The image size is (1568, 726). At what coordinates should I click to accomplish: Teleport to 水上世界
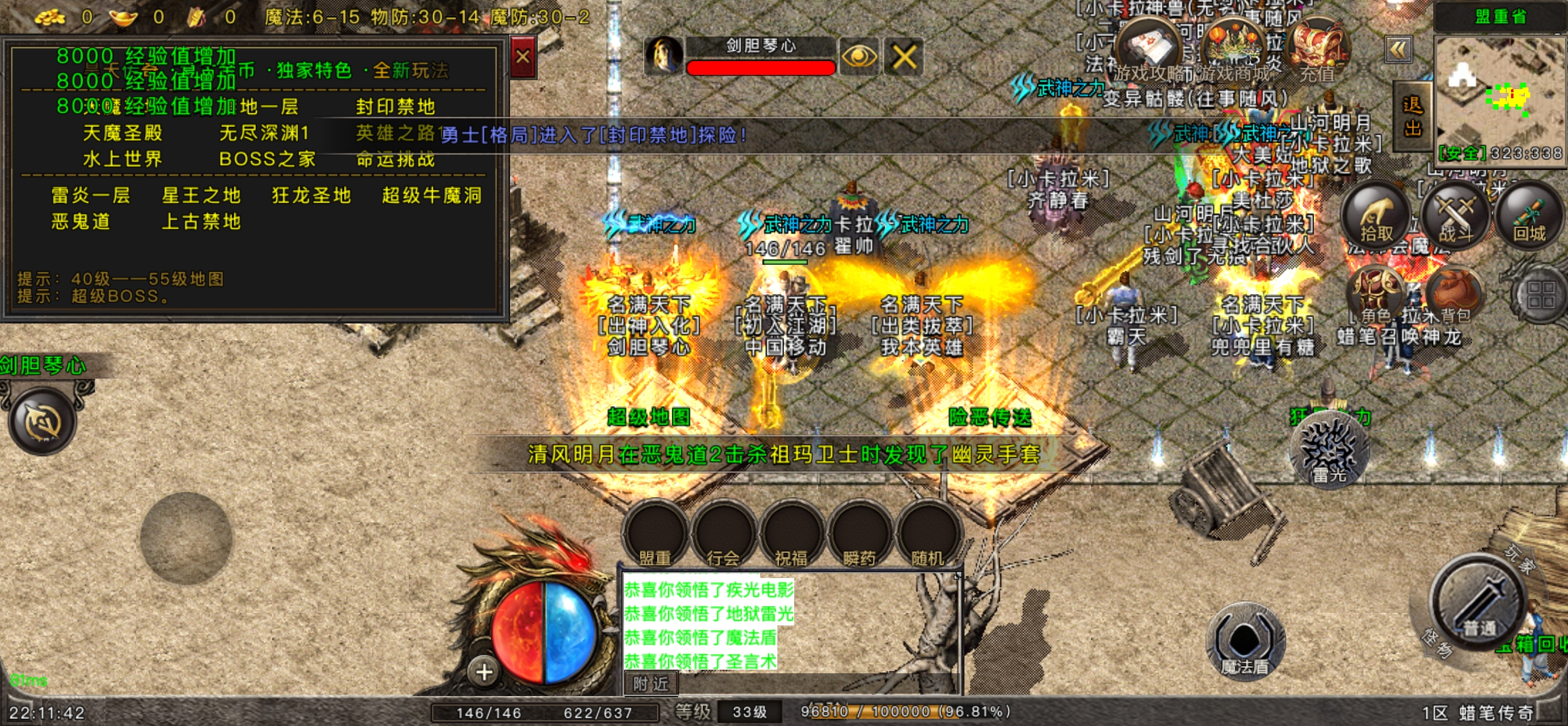[x=122, y=159]
